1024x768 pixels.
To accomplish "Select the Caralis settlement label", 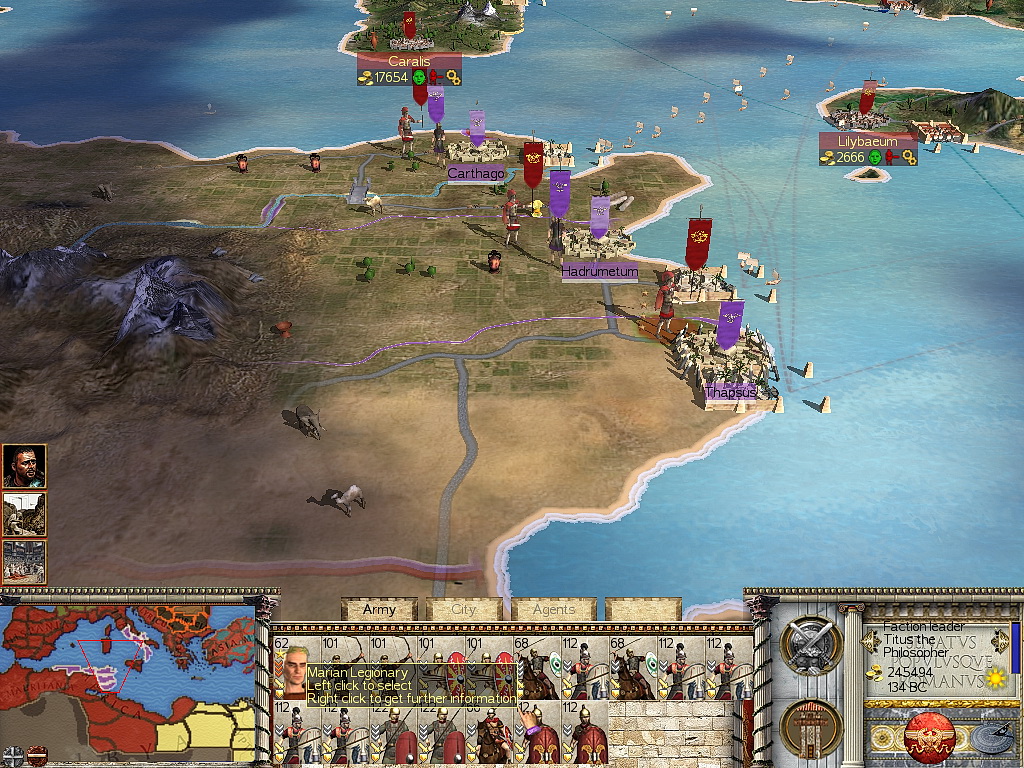I will (x=409, y=61).
